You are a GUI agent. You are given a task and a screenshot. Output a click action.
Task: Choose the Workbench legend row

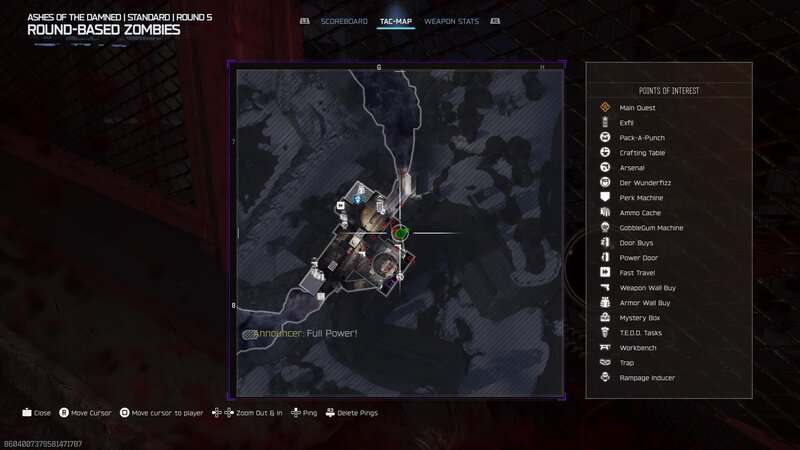[x=638, y=347]
